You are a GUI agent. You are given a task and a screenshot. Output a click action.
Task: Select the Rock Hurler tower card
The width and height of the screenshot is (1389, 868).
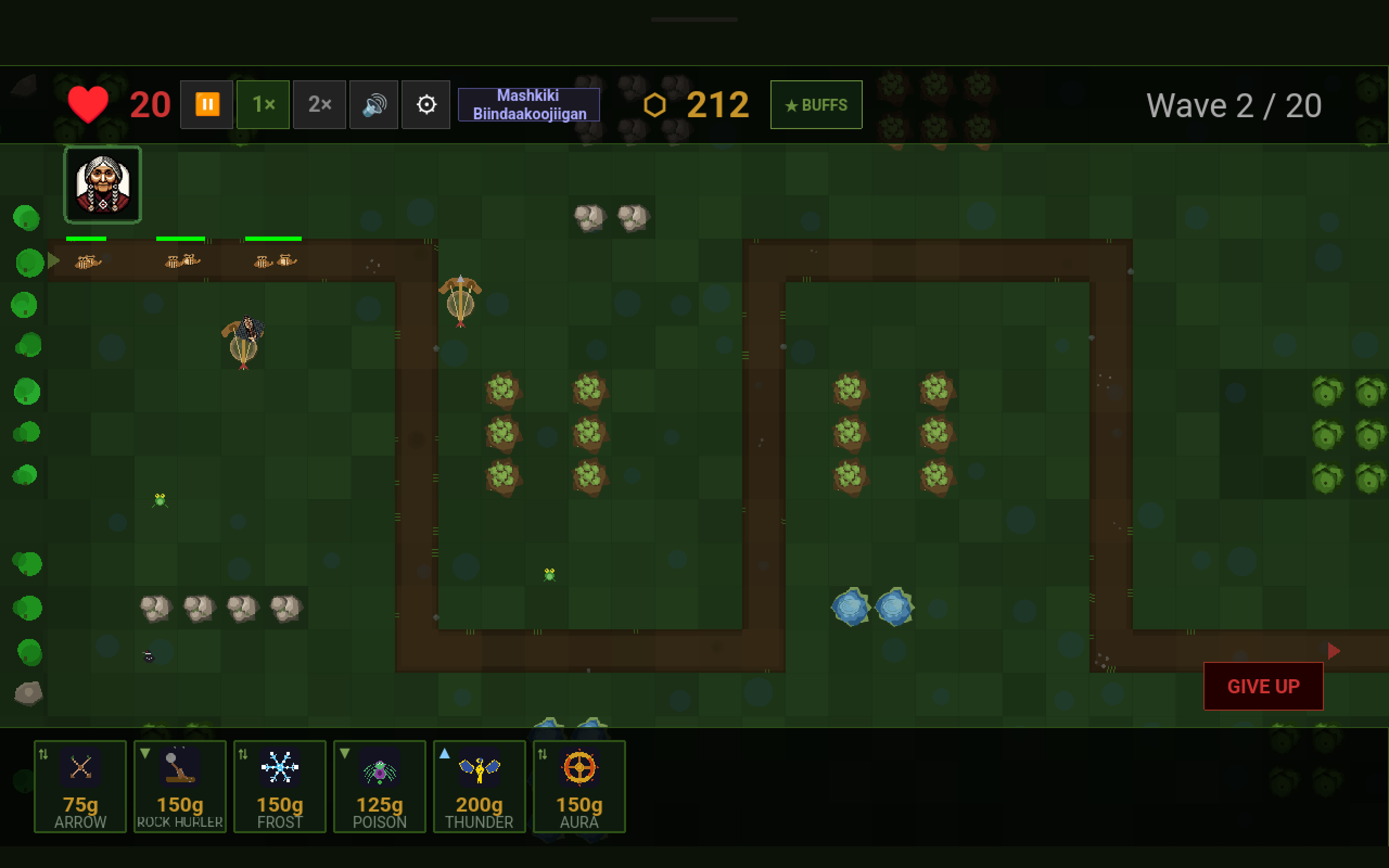coord(180,787)
